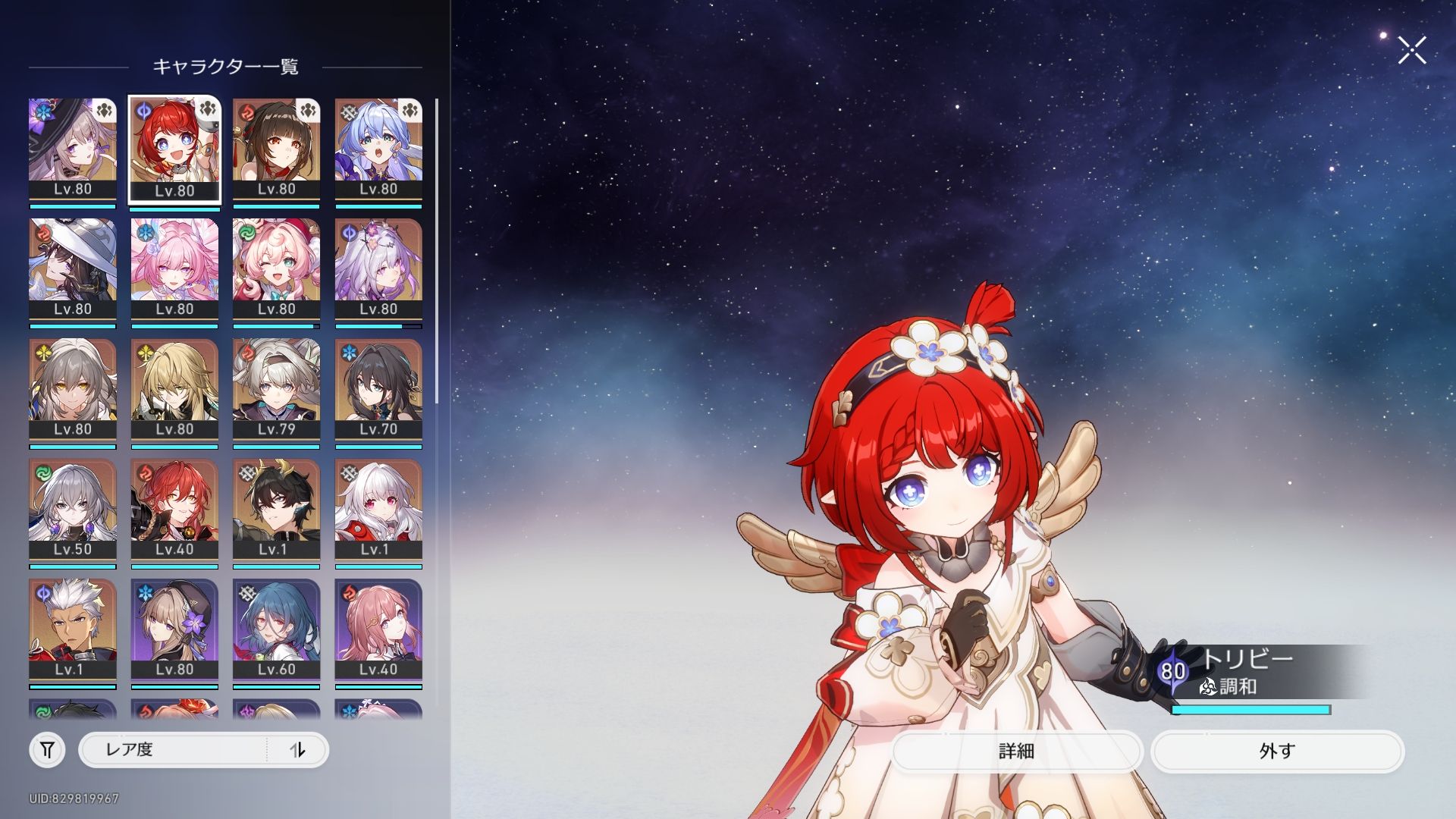Open the character filter funnel icon

[x=47, y=750]
